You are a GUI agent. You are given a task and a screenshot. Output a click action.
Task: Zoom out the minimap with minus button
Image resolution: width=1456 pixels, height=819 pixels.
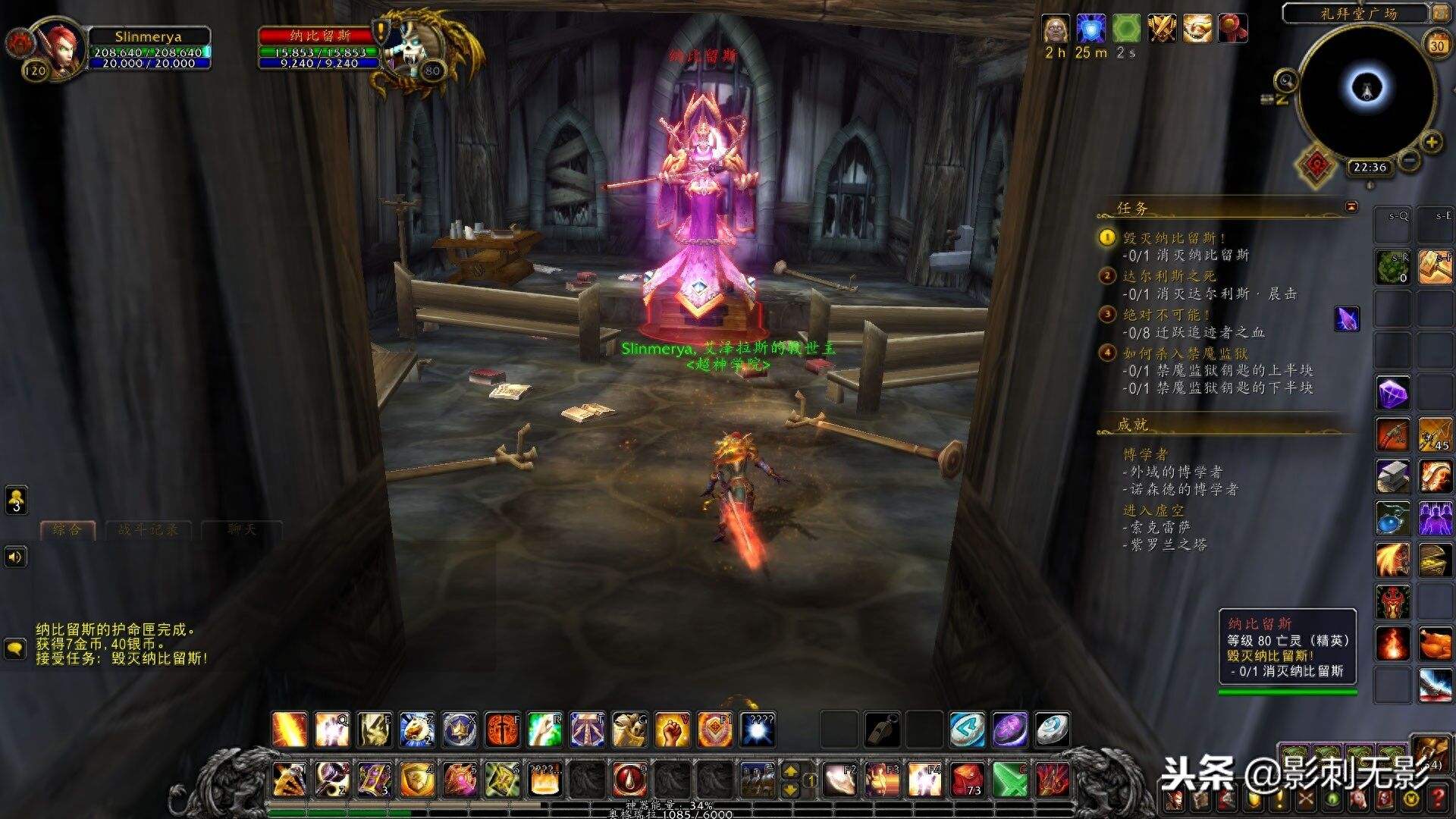[x=1409, y=160]
